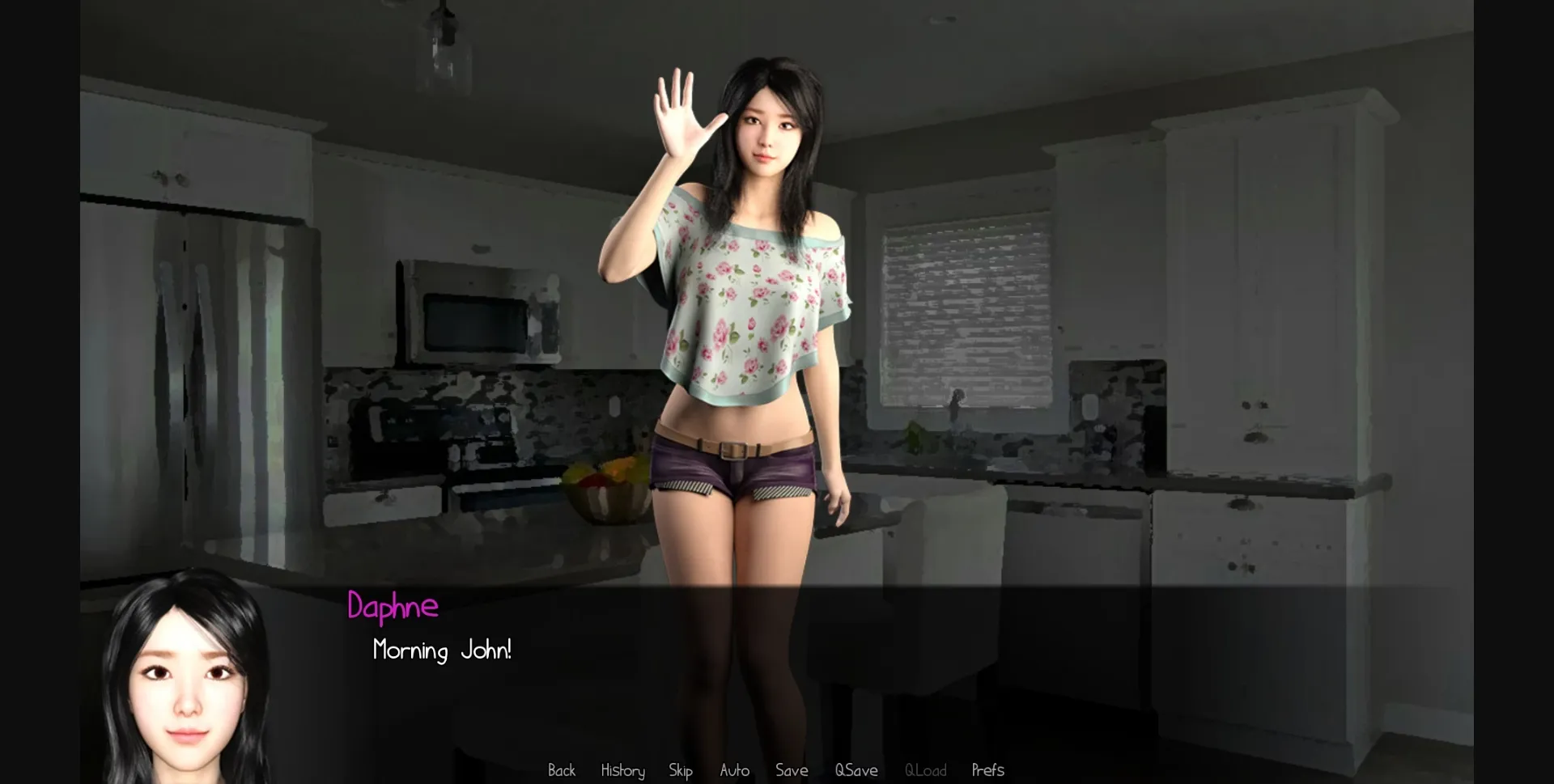Open the dialogue History log
Viewport: 1554px width, 784px height.
(622, 770)
